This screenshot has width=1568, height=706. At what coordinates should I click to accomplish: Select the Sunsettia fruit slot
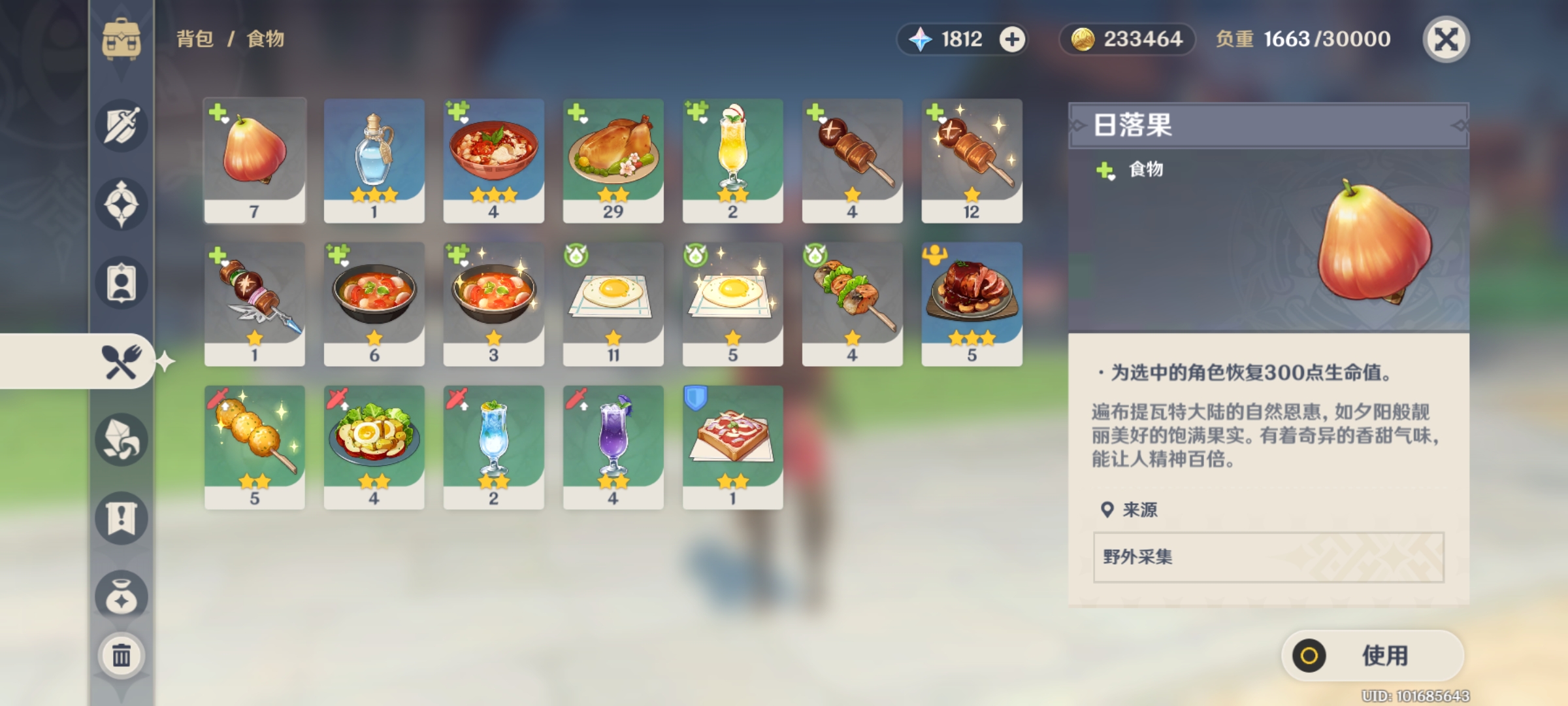(255, 160)
